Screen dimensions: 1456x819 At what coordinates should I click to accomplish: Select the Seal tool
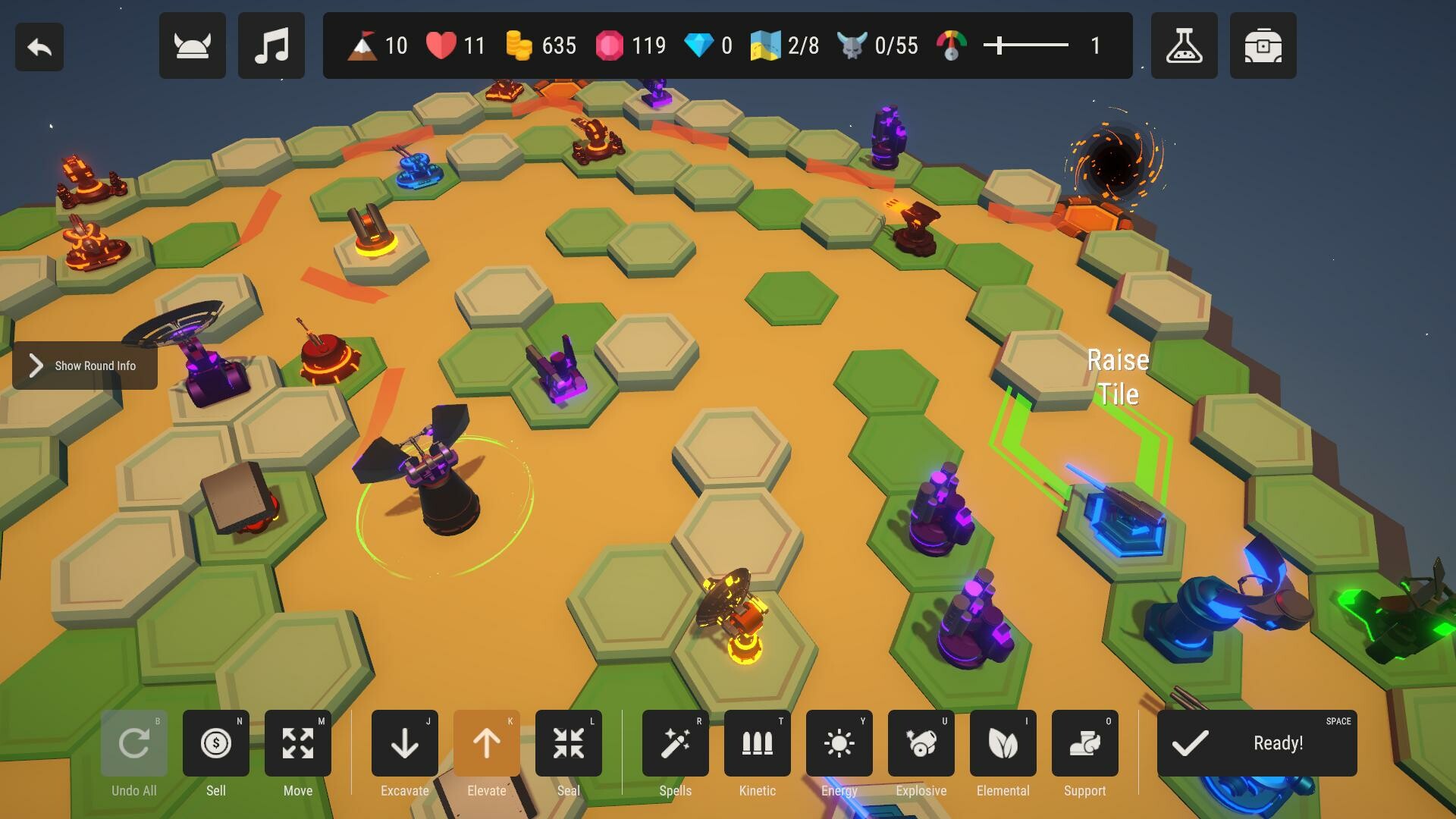click(x=568, y=743)
